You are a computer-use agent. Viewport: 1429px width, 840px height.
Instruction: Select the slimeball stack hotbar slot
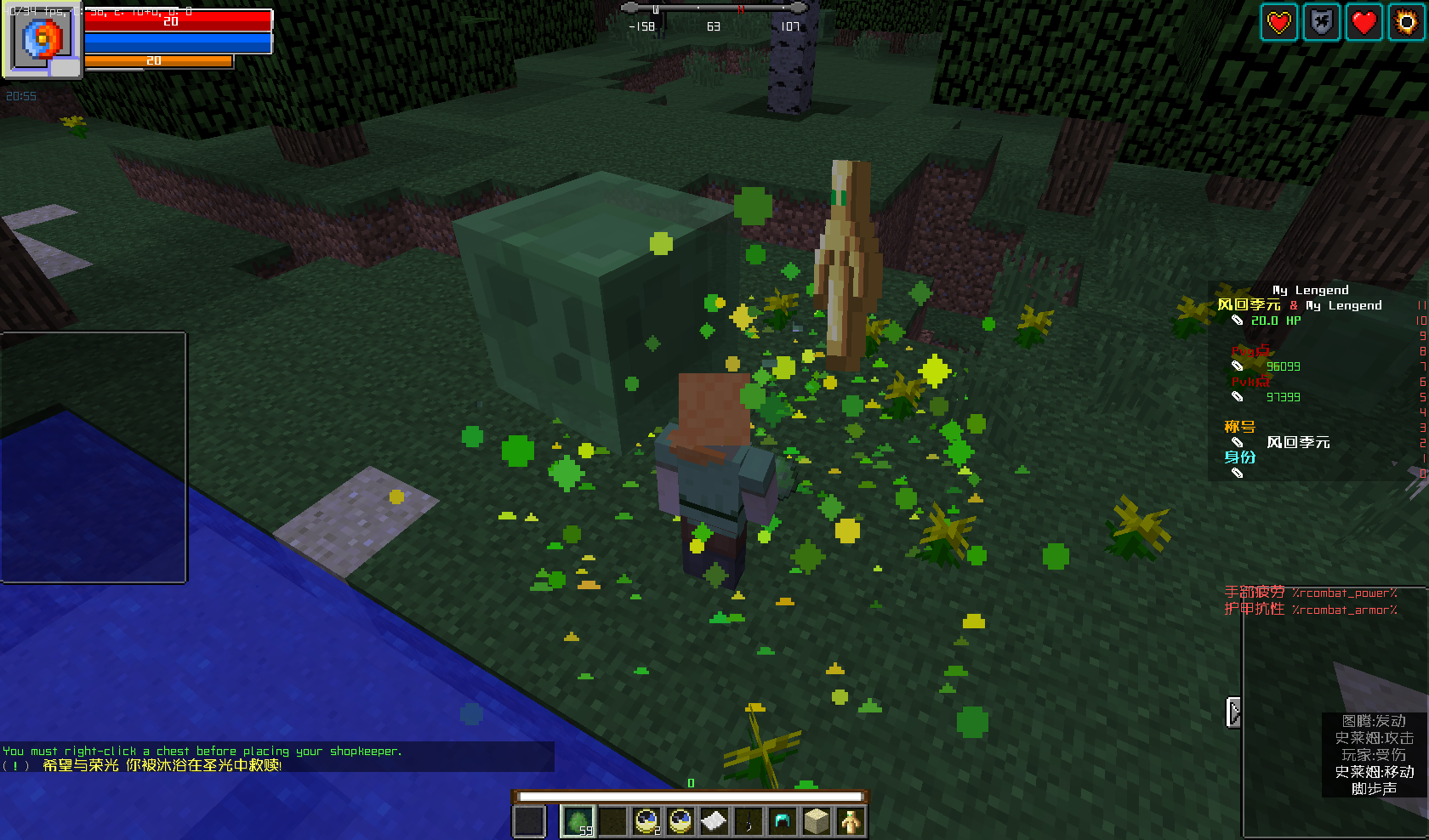(578, 821)
